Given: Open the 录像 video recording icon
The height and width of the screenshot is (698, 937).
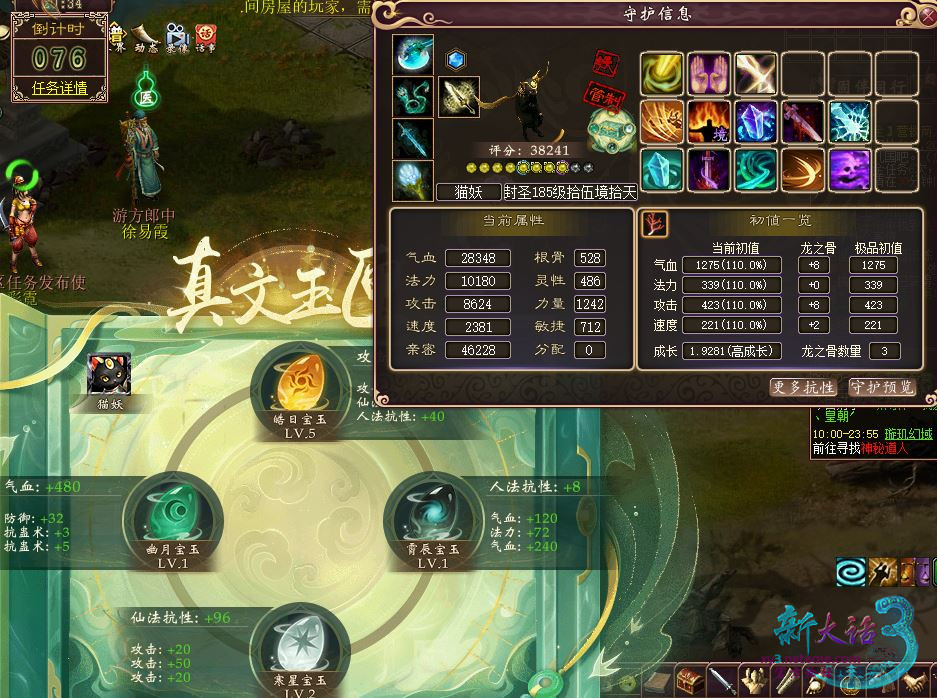Looking at the screenshot, I should click(178, 38).
